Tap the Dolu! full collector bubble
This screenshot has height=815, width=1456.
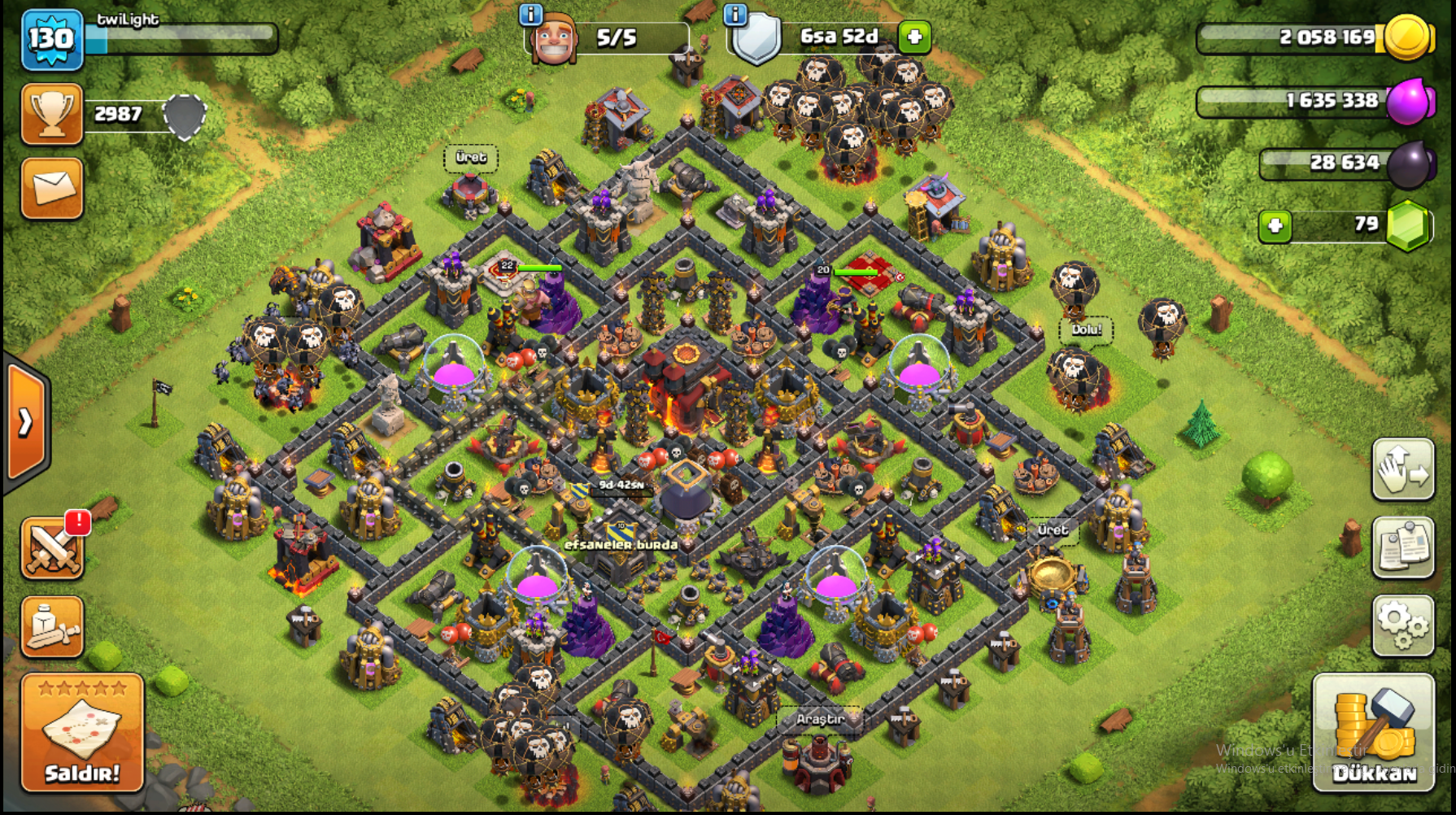(1086, 329)
